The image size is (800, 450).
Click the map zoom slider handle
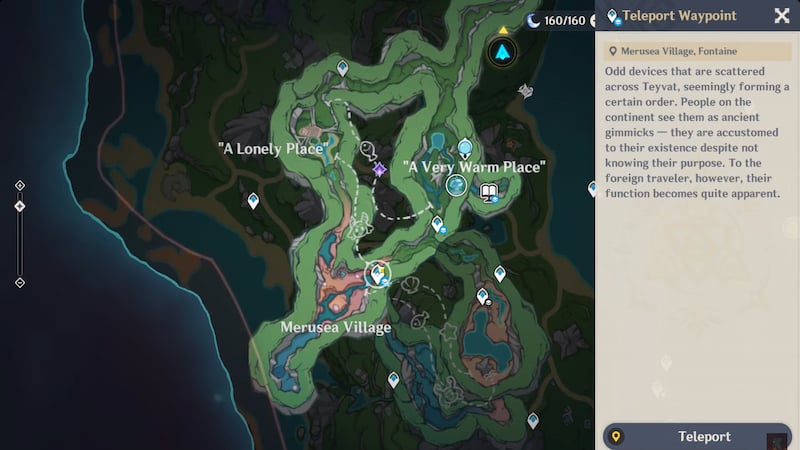pyautogui.click(x=20, y=206)
